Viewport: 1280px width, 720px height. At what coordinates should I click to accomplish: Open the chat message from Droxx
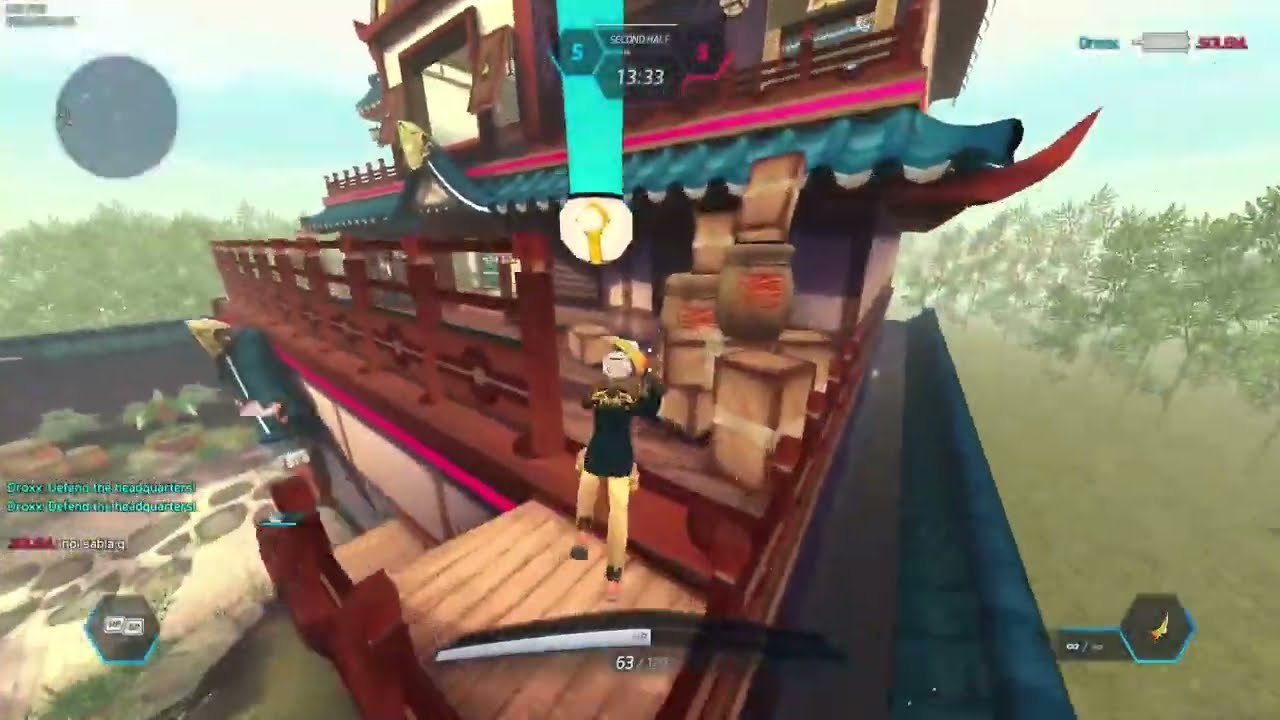point(101,487)
